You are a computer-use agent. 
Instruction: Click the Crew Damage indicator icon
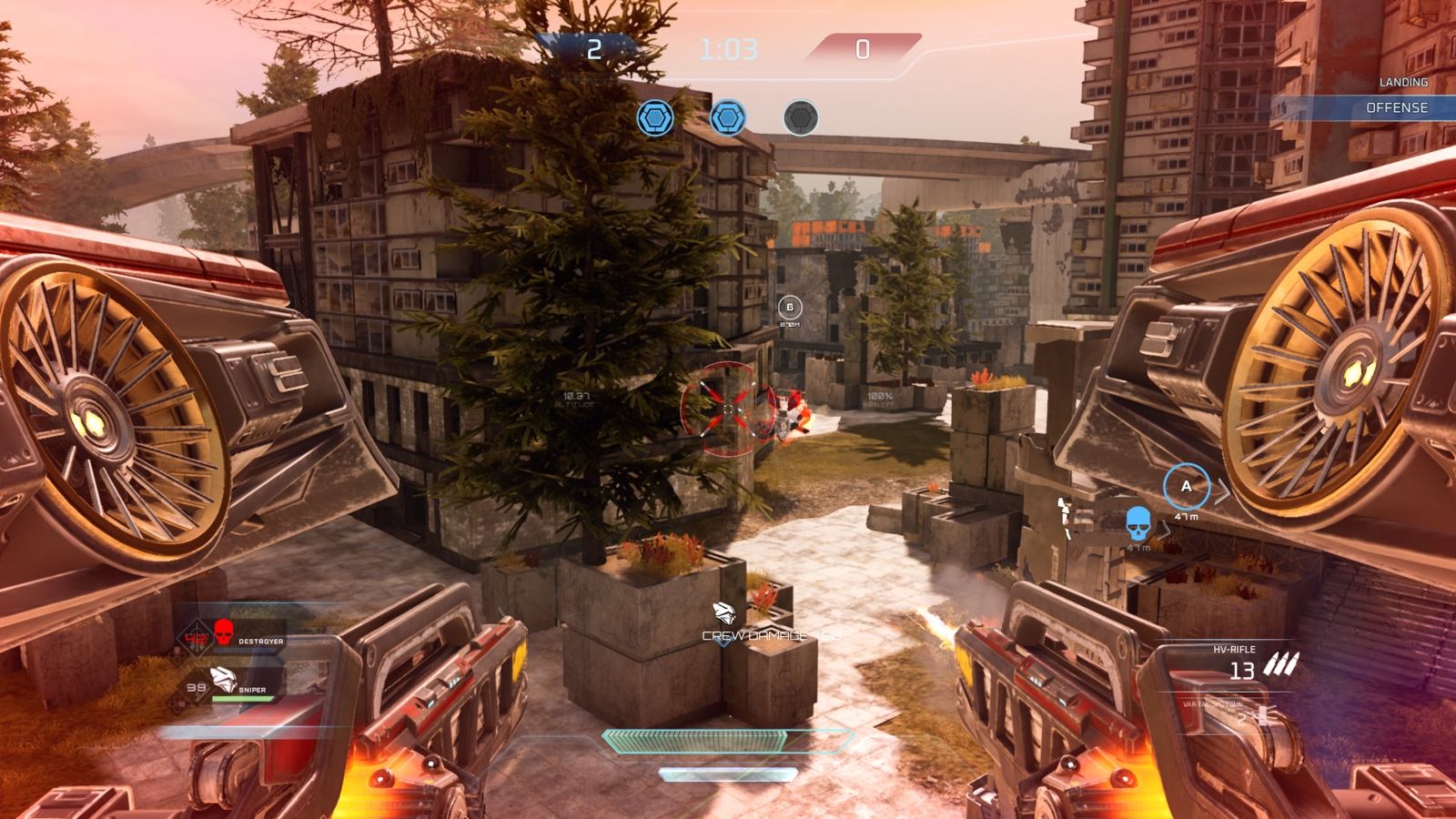pos(724,612)
